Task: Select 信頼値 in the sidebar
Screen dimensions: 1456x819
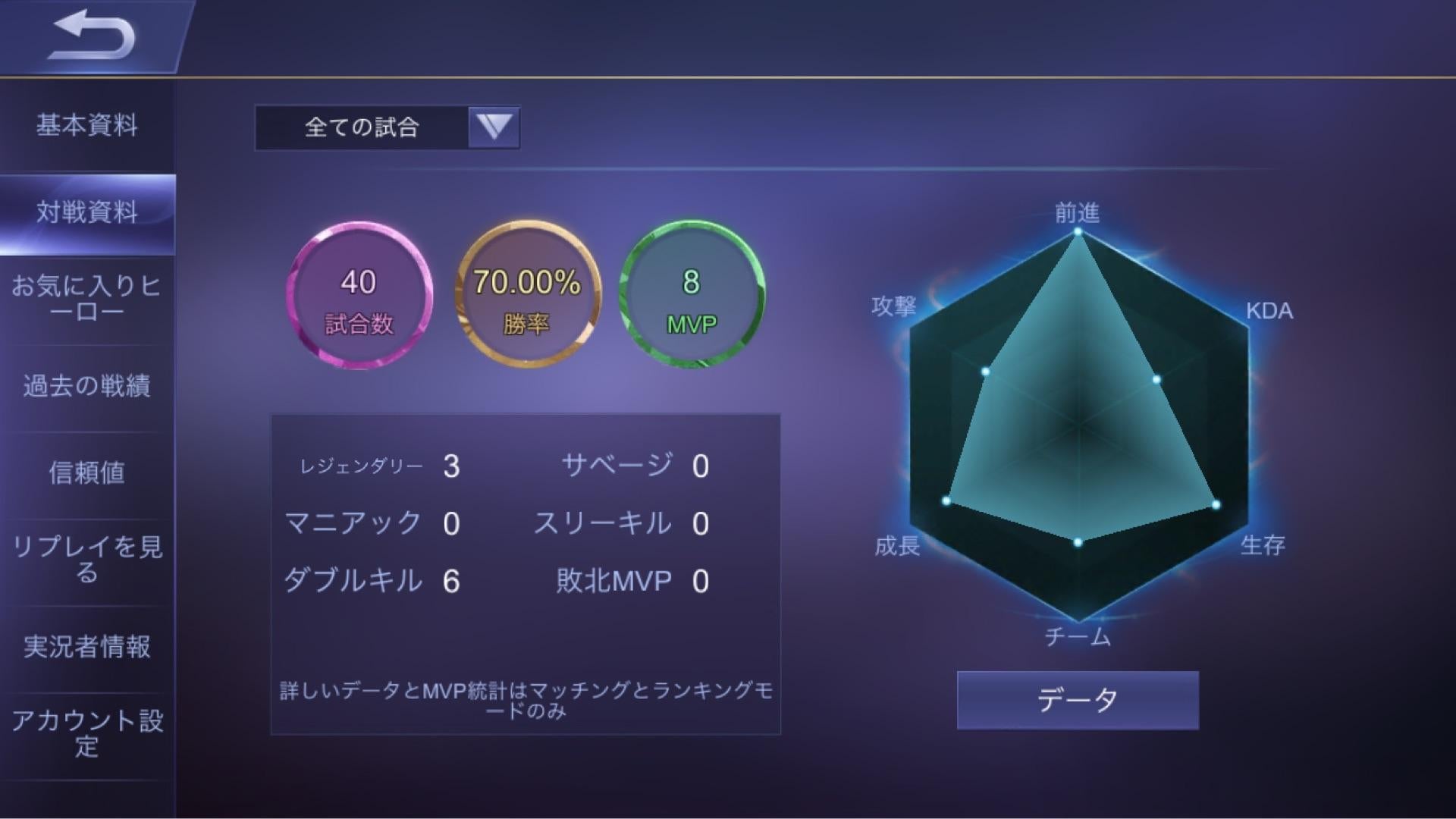Action: [89, 474]
